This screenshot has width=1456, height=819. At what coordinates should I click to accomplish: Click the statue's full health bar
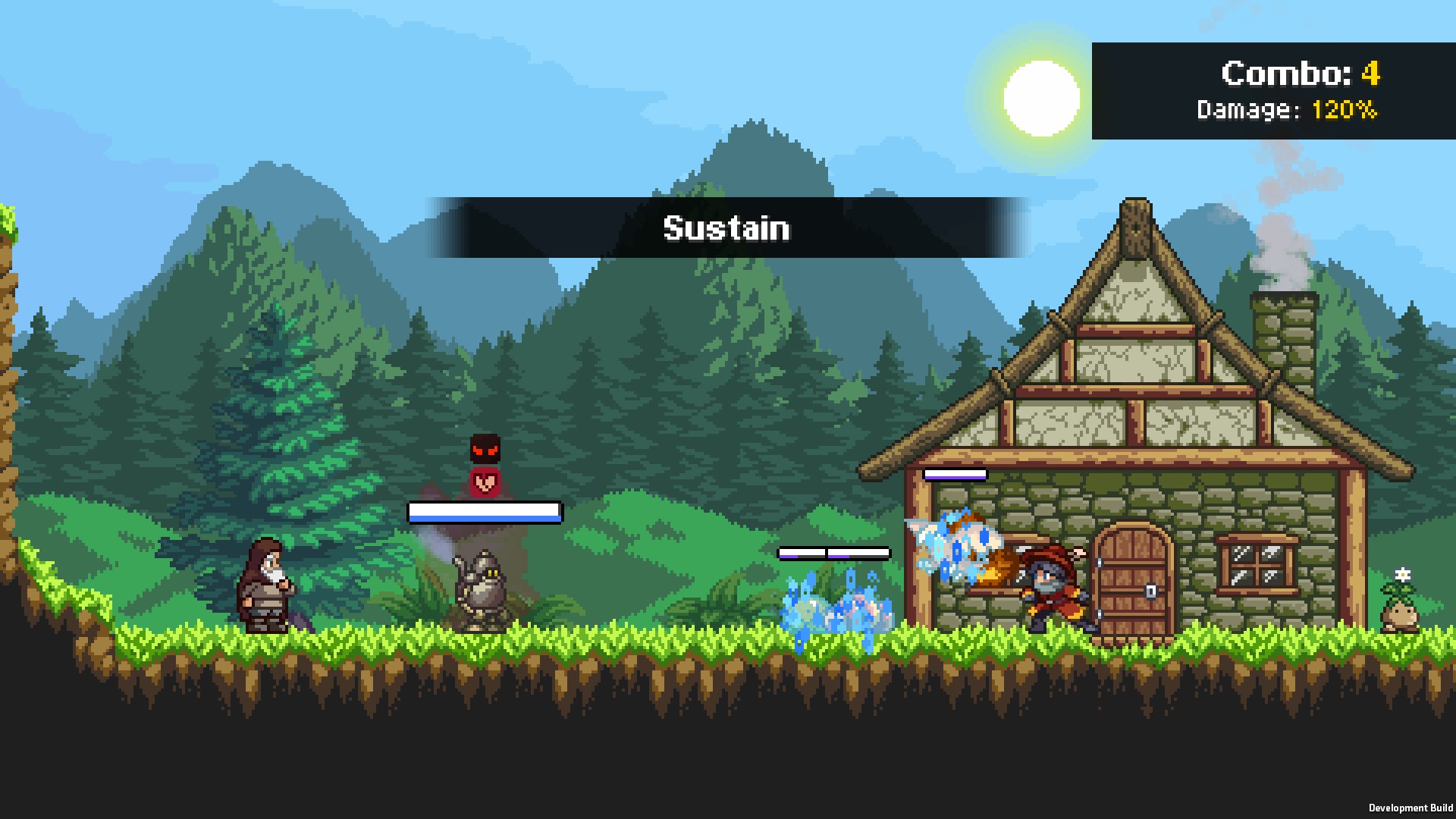pyautogui.click(x=485, y=513)
